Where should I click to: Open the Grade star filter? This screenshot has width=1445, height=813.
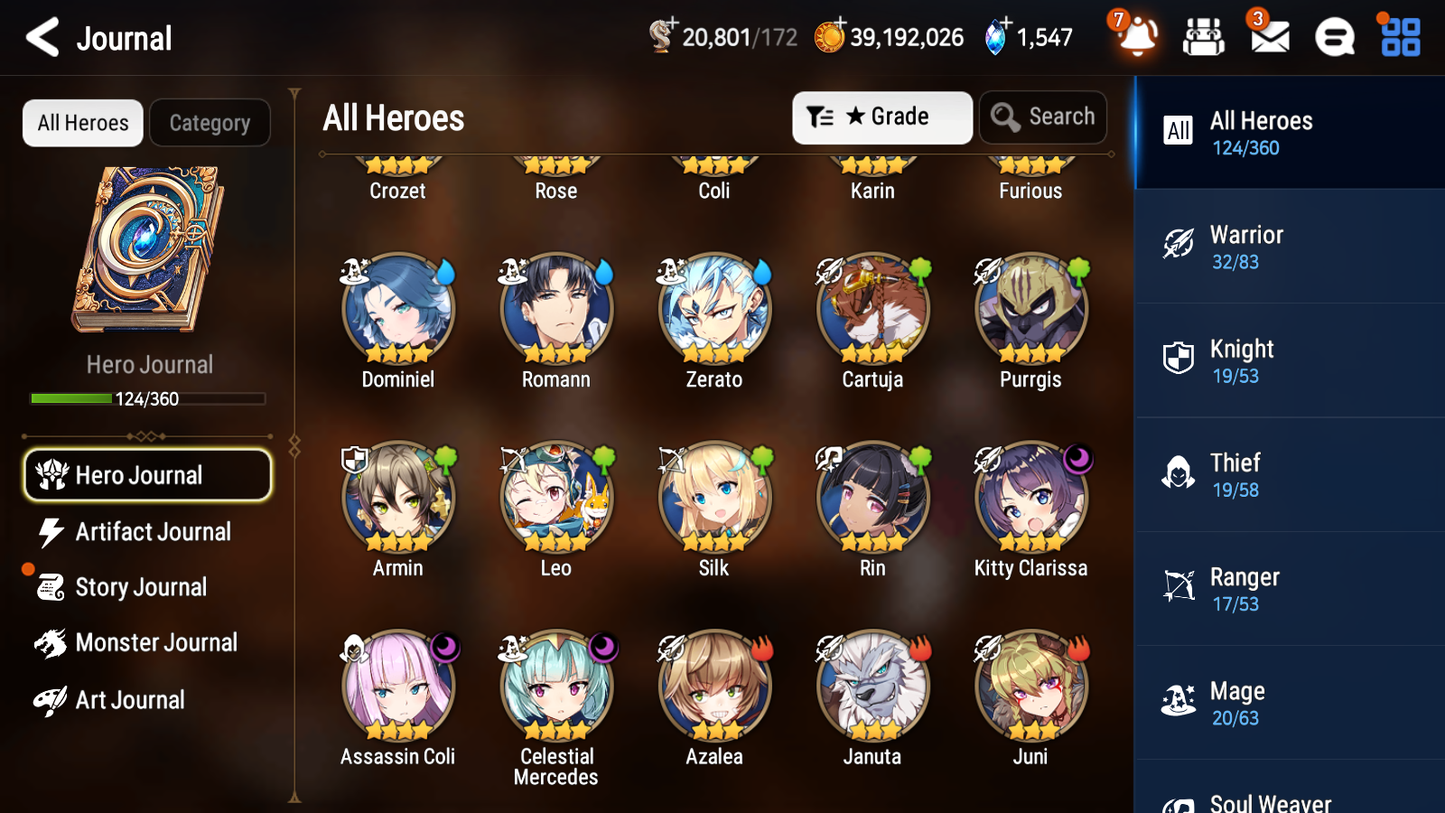click(x=881, y=117)
